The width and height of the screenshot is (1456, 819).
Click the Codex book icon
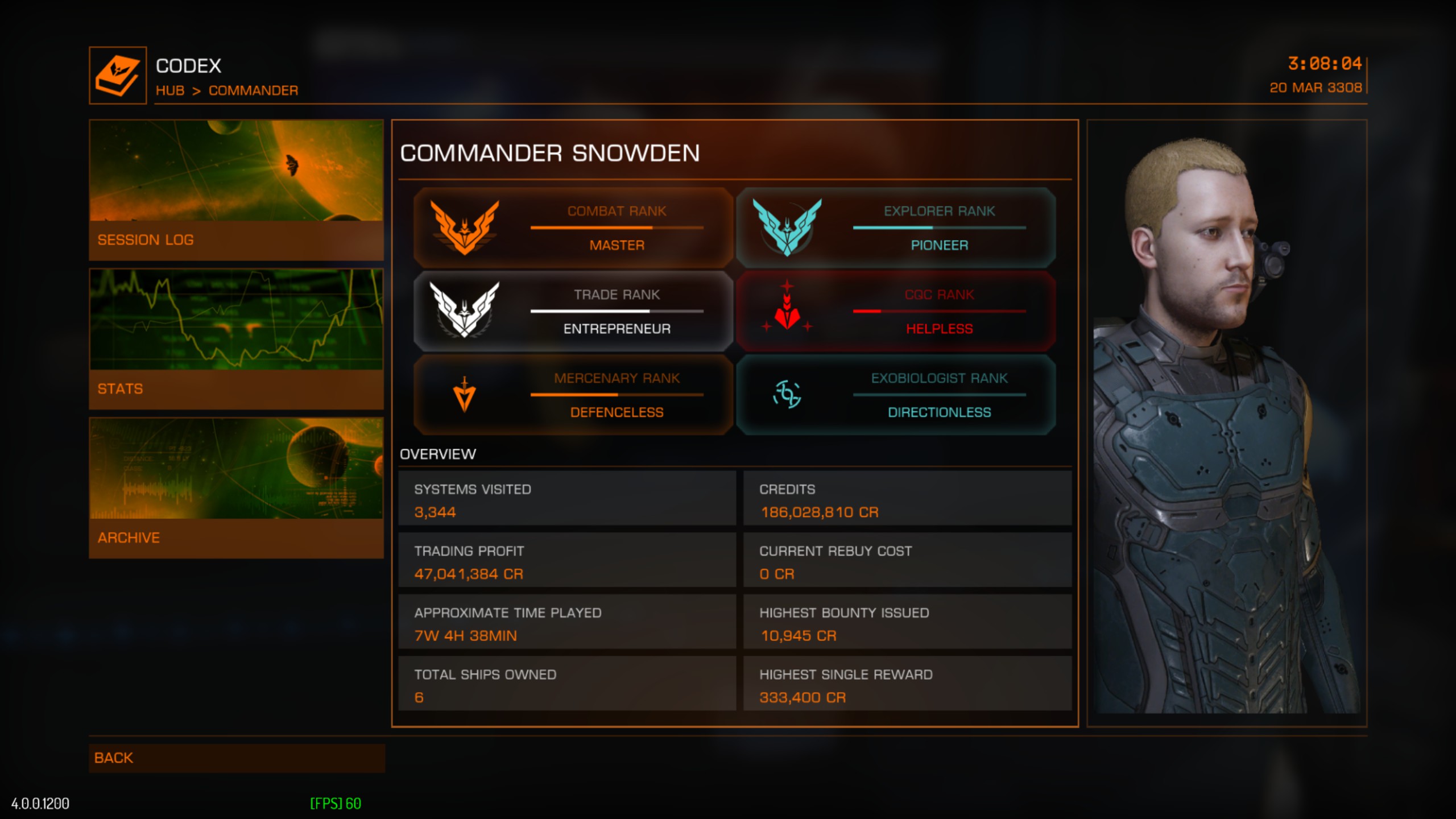click(x=118, y=76)
